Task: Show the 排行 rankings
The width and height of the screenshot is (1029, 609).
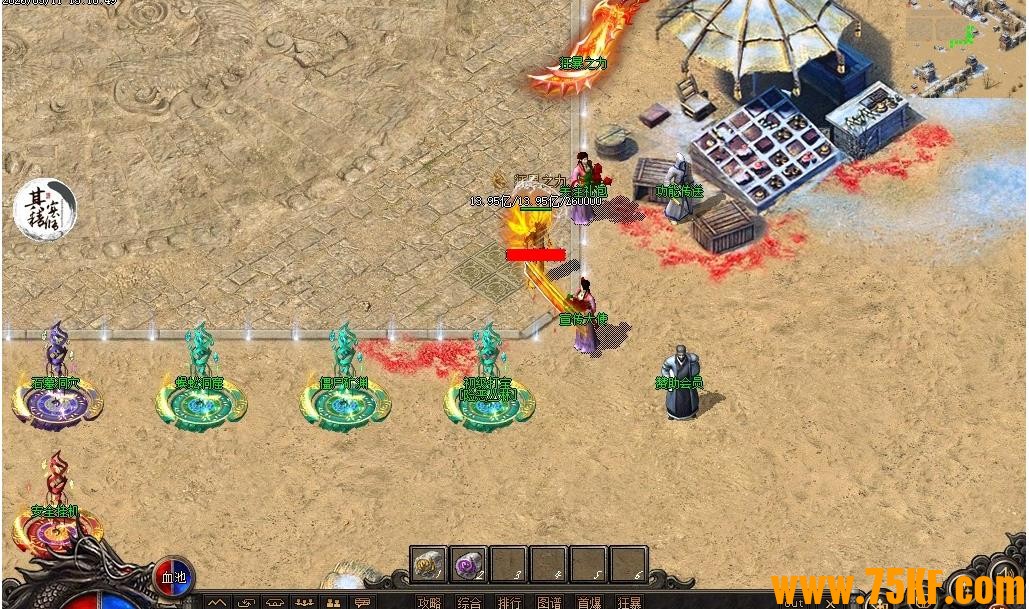Action: 509,602
